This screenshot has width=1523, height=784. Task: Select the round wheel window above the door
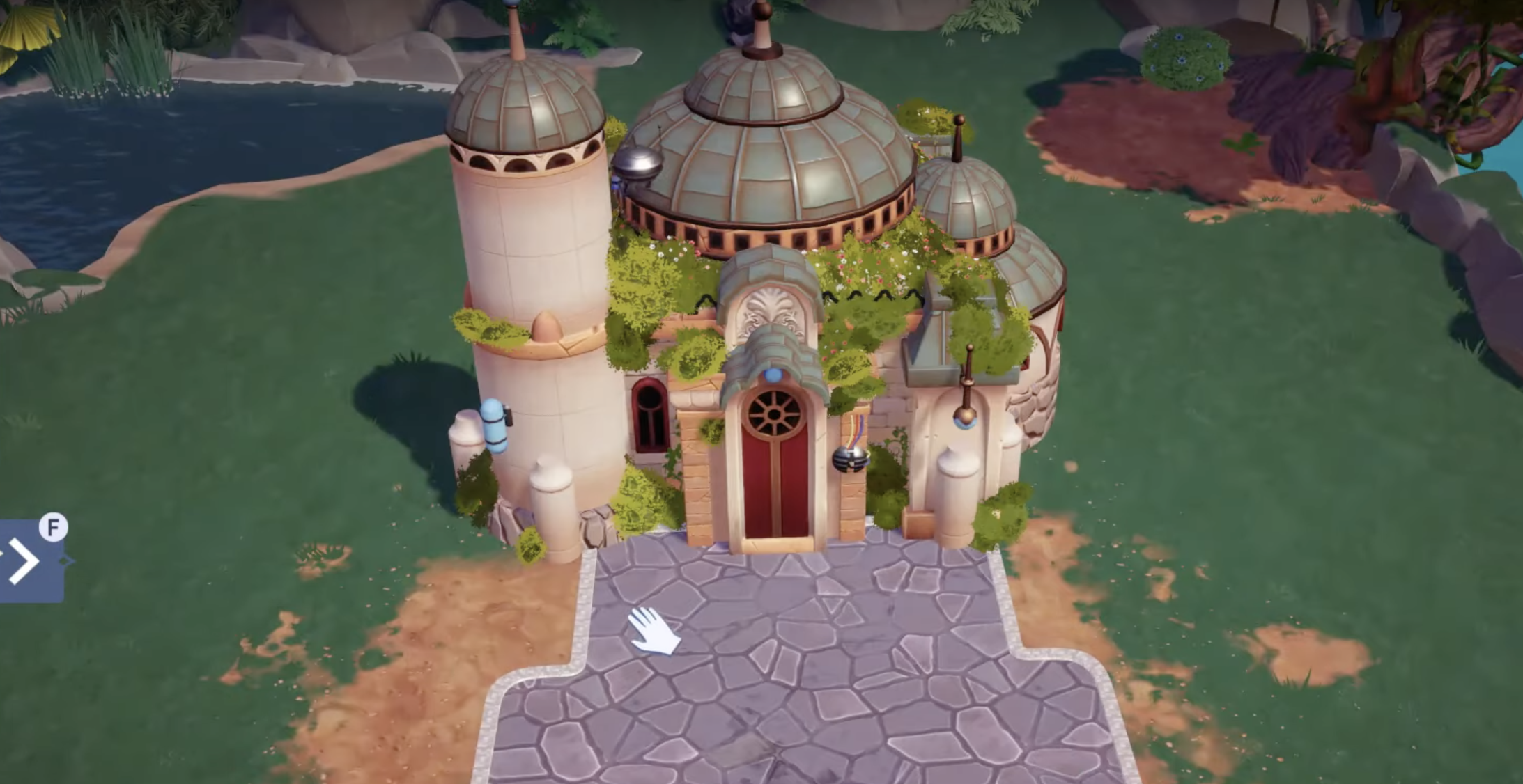pos(773,412)
